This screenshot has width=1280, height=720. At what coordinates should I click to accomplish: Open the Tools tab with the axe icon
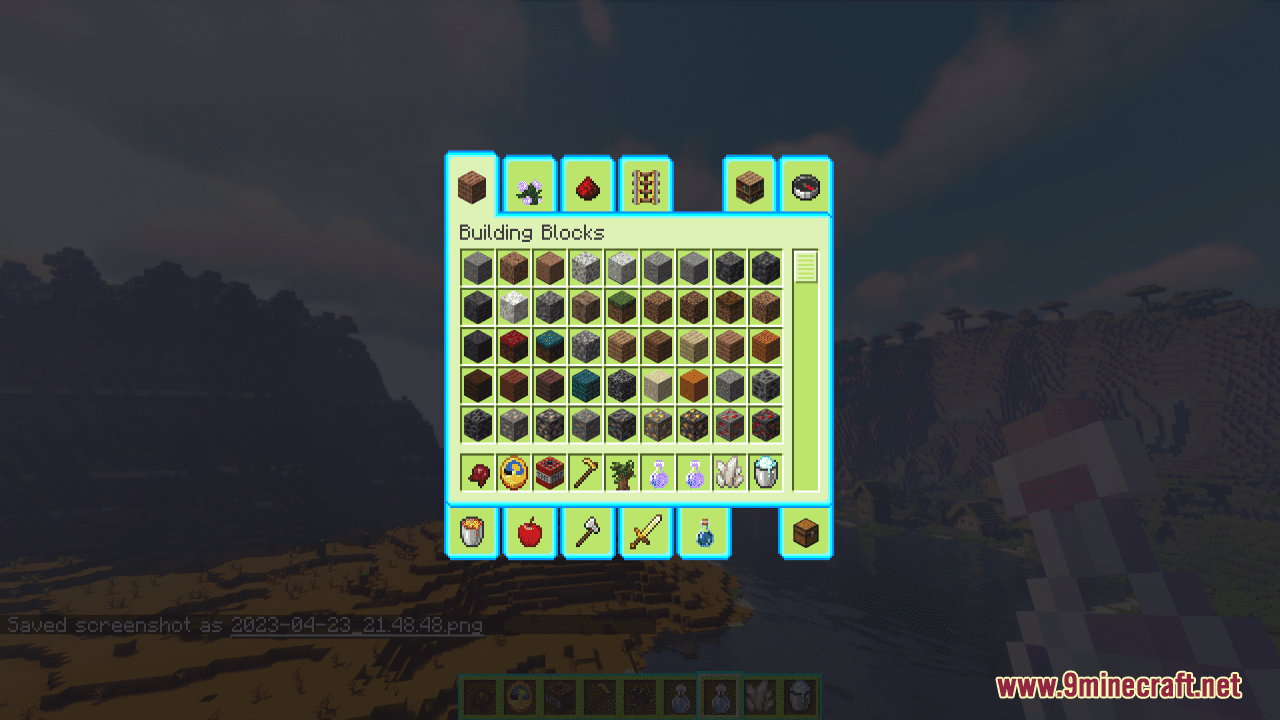pyautogui.click(x=587, y=532)
